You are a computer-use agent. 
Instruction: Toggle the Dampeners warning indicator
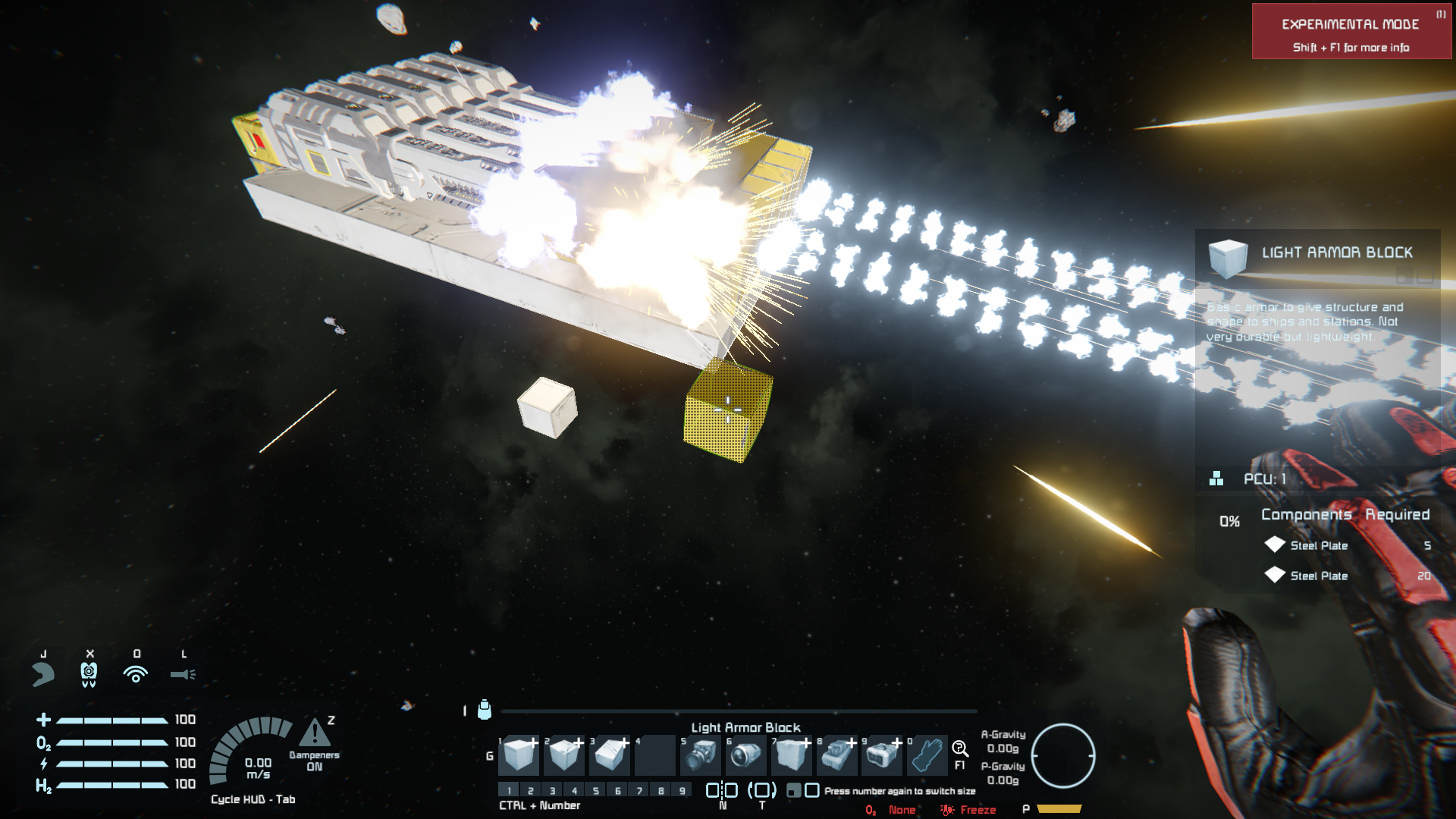tap(315, 734)
